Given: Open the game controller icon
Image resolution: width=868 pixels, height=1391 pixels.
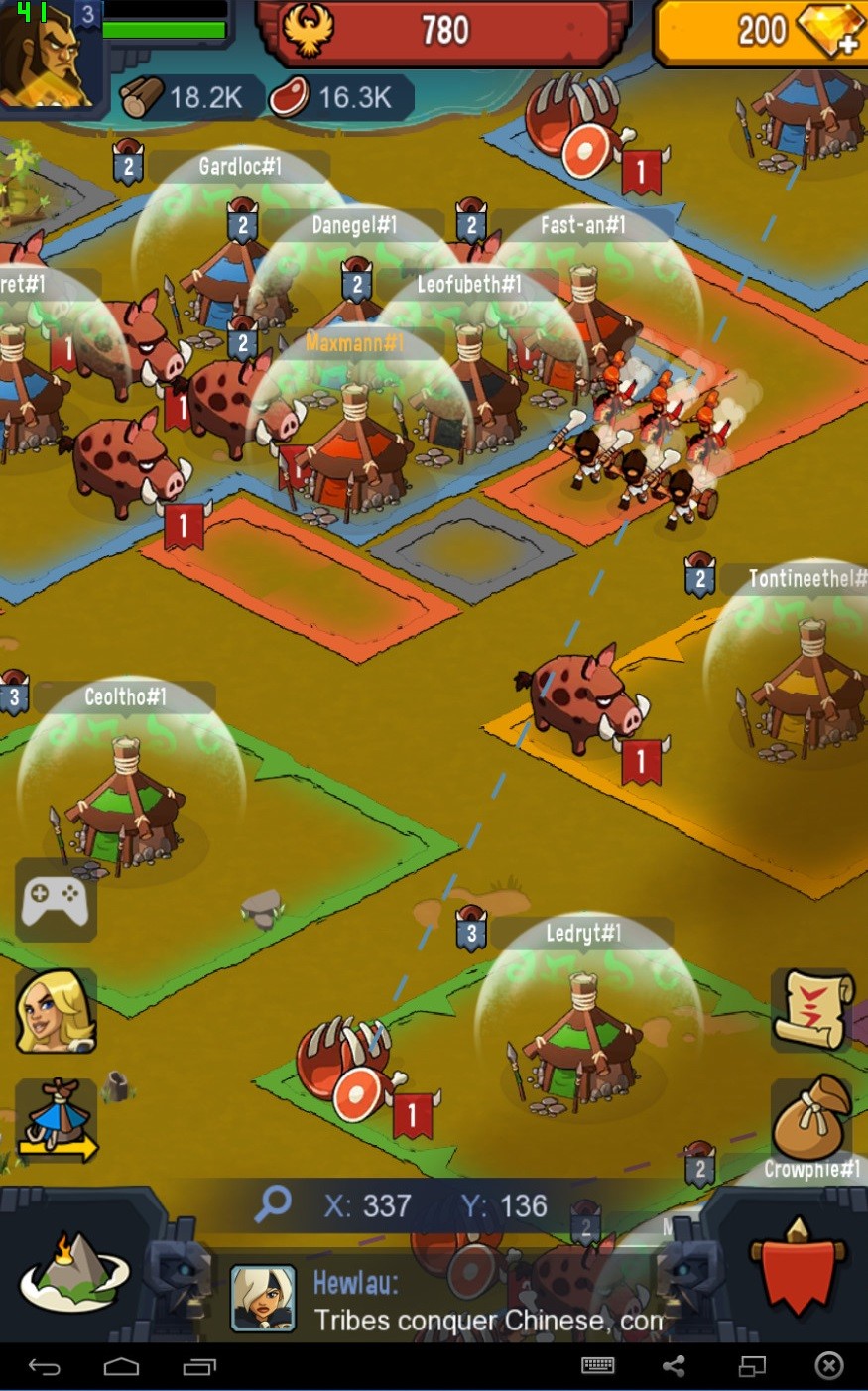Looking at the screenshot, I should tap(56, 901).
